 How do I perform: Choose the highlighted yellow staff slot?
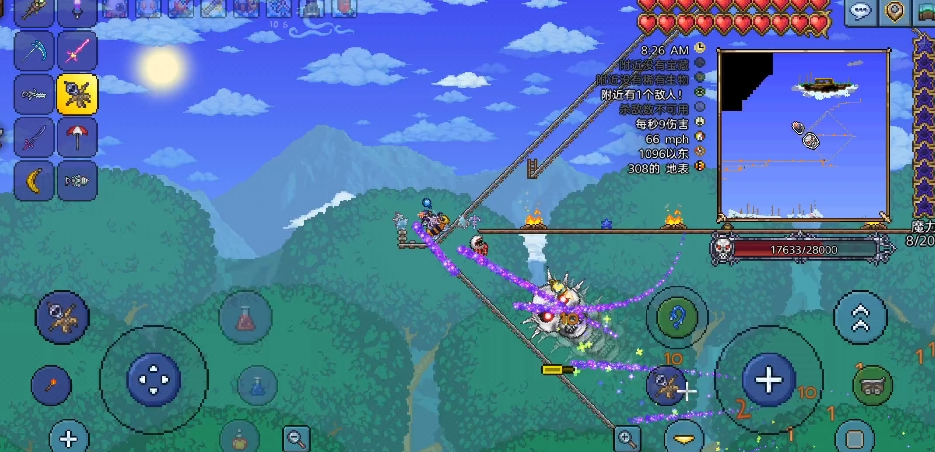coord(77,94)
